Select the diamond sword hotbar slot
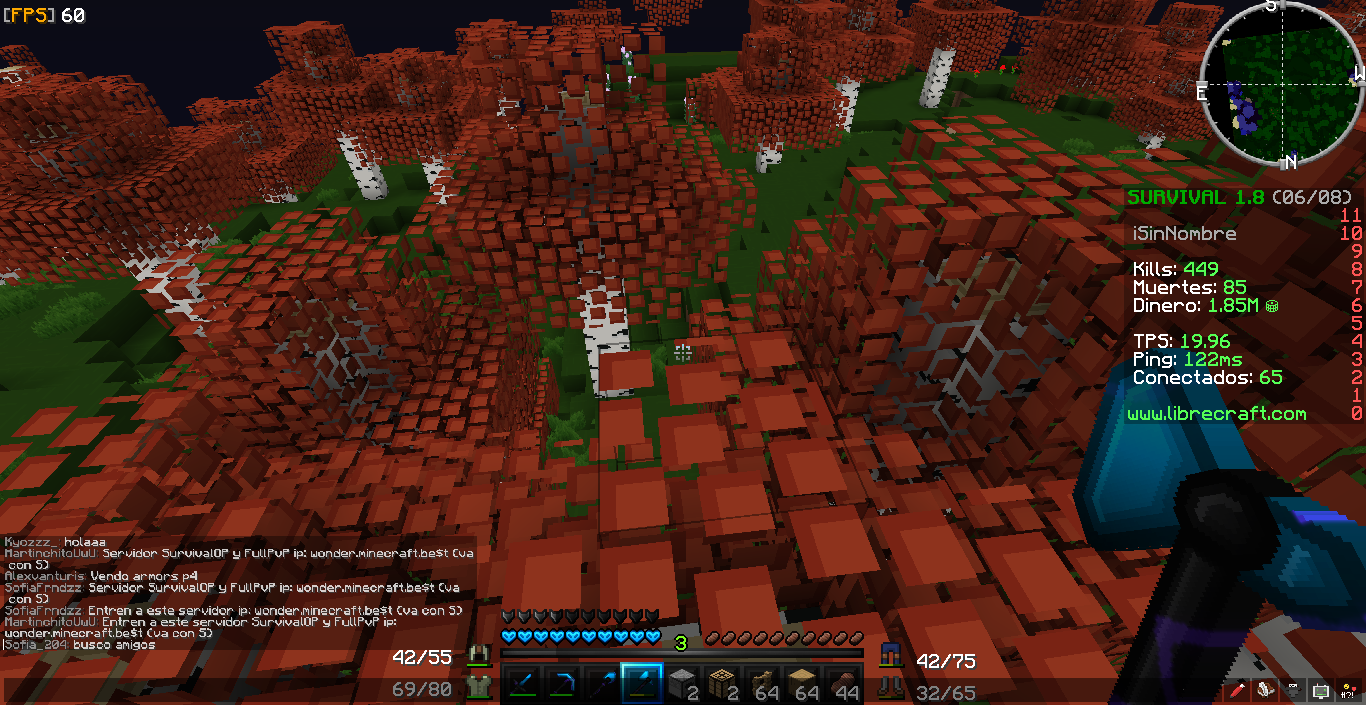 (521, 685)
